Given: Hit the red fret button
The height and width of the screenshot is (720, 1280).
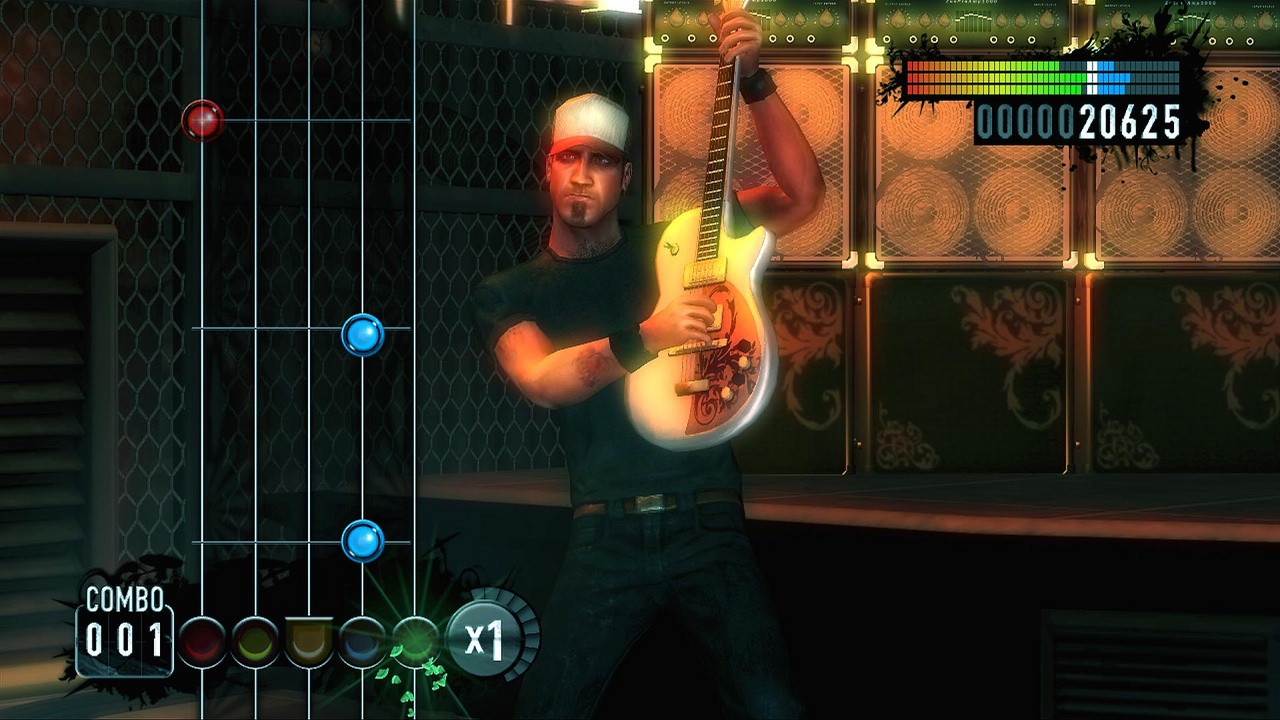Looking at the screenshot, I should 202,641.
